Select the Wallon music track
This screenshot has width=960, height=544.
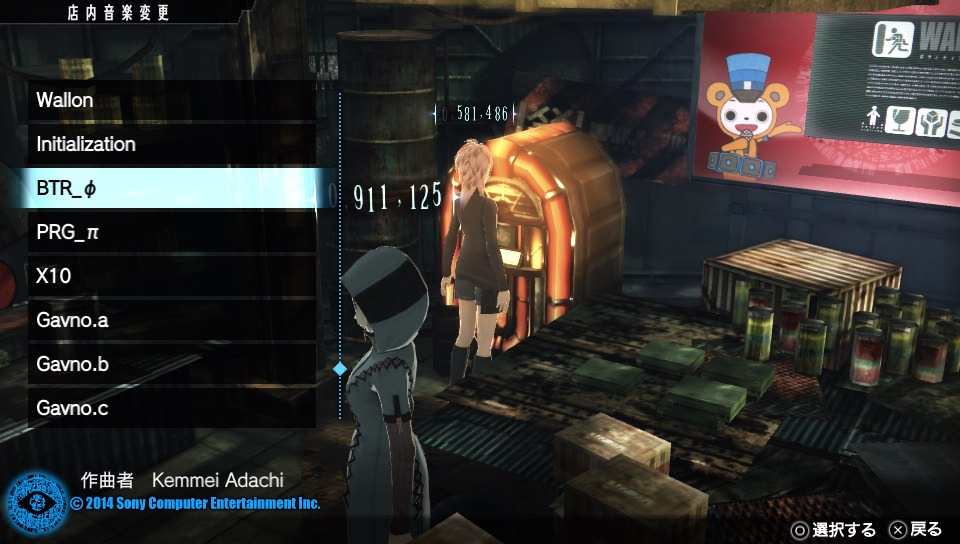coord(170,100)
